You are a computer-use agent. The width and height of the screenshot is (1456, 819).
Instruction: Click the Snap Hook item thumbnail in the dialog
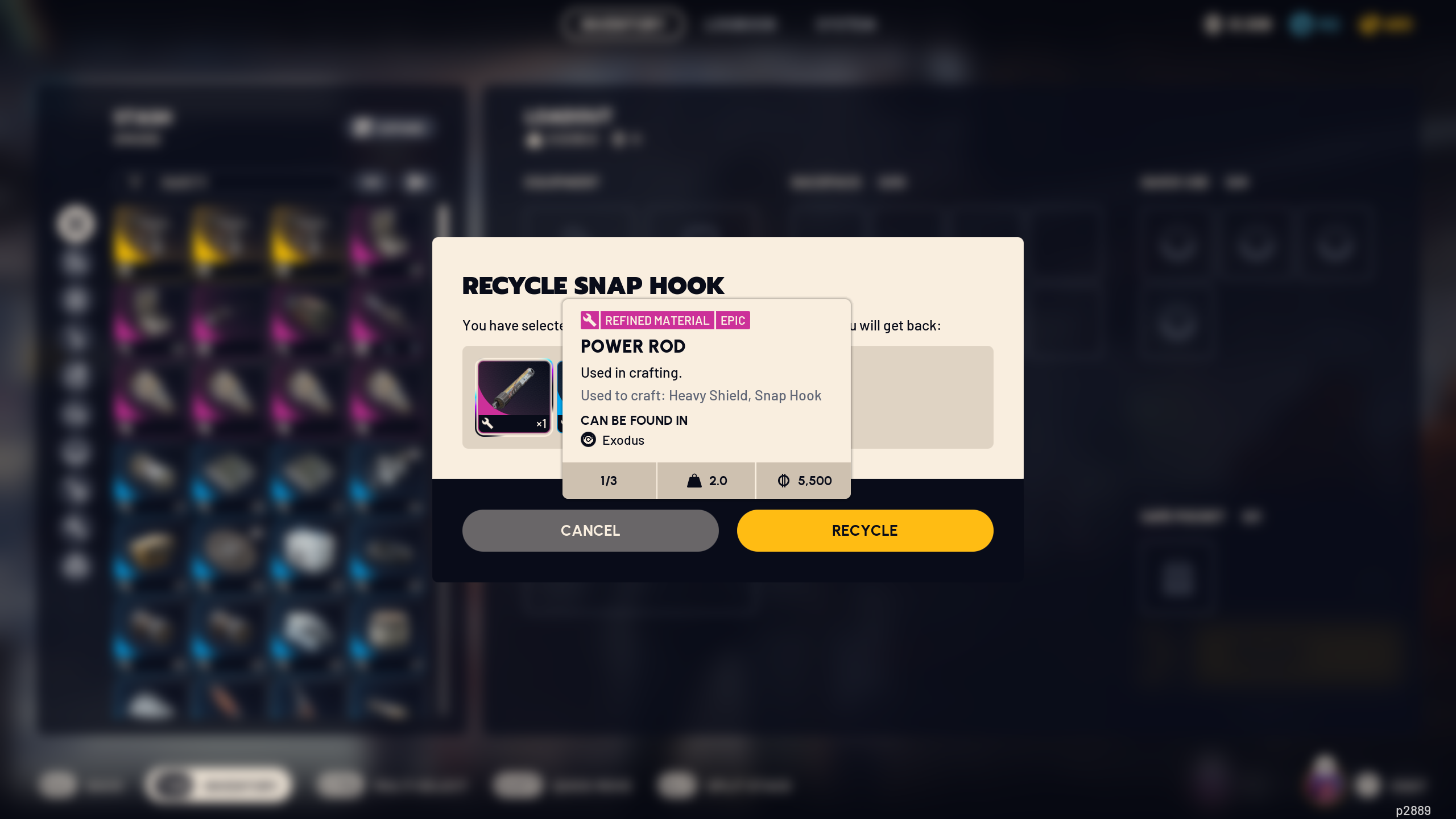point(512,396)
